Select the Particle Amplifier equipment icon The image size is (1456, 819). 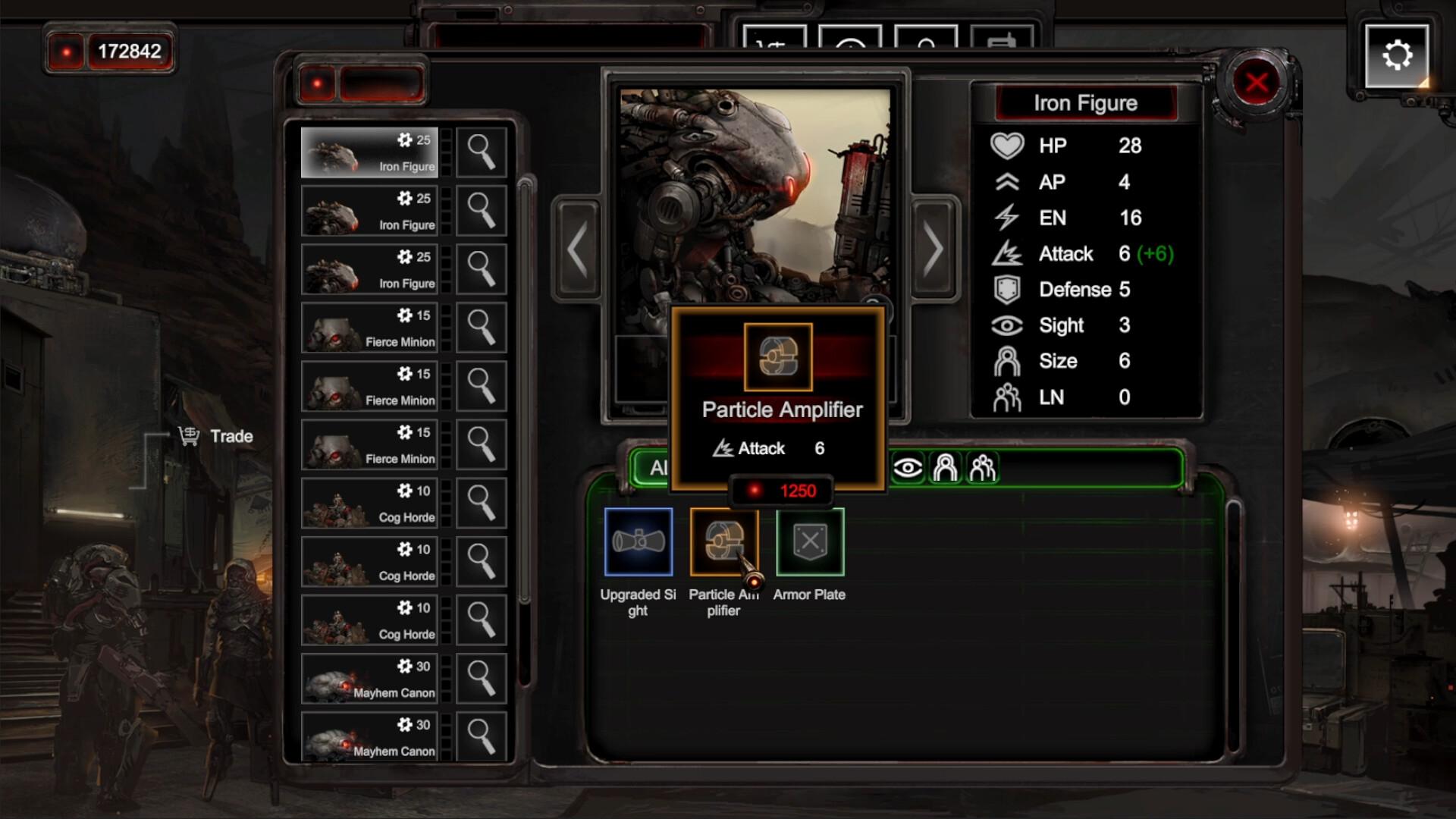pos(724,542)
